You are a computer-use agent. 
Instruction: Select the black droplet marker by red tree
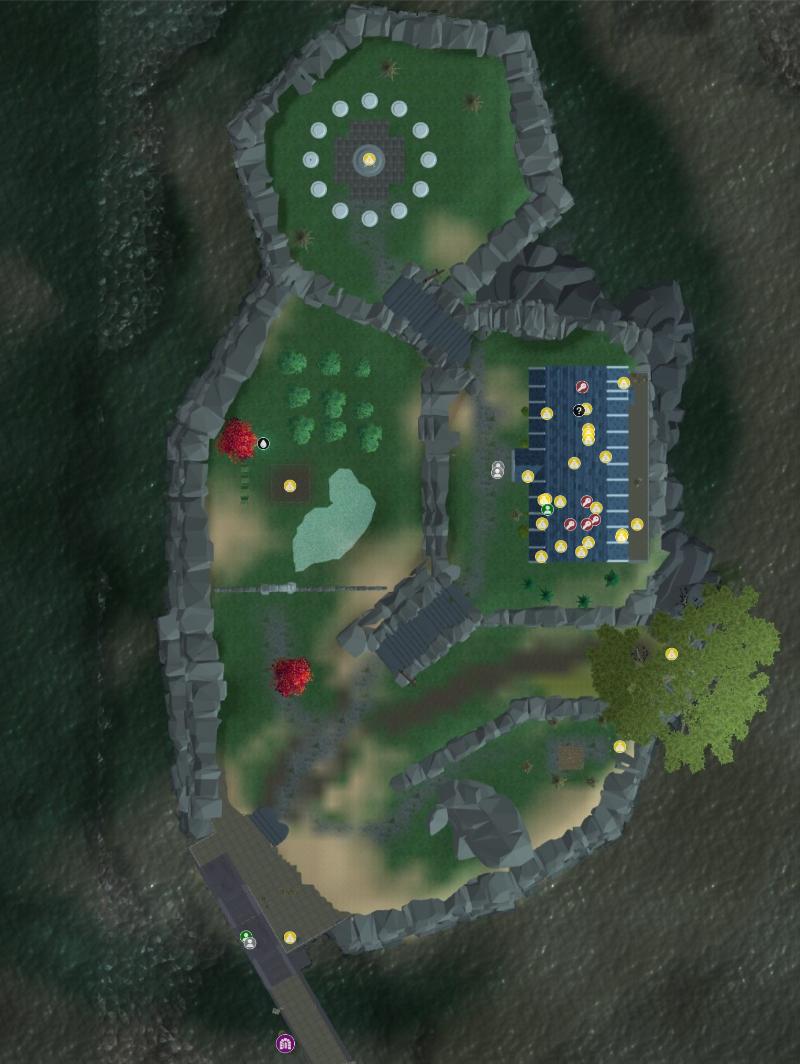tap(263, 443)
